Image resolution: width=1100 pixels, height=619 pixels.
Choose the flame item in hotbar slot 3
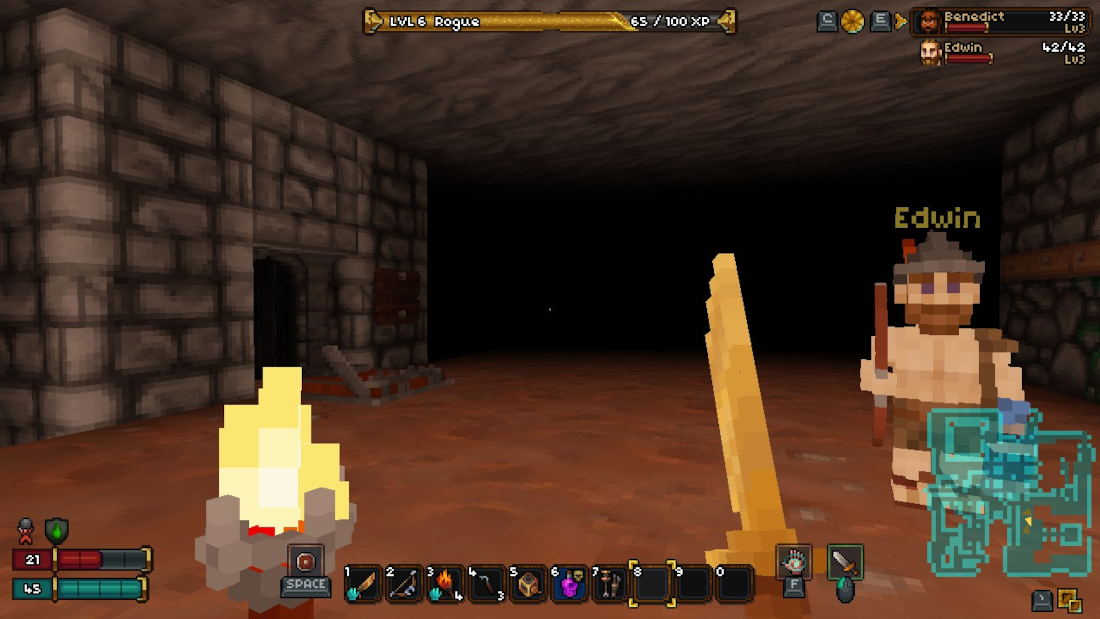[x=445, y=584]
